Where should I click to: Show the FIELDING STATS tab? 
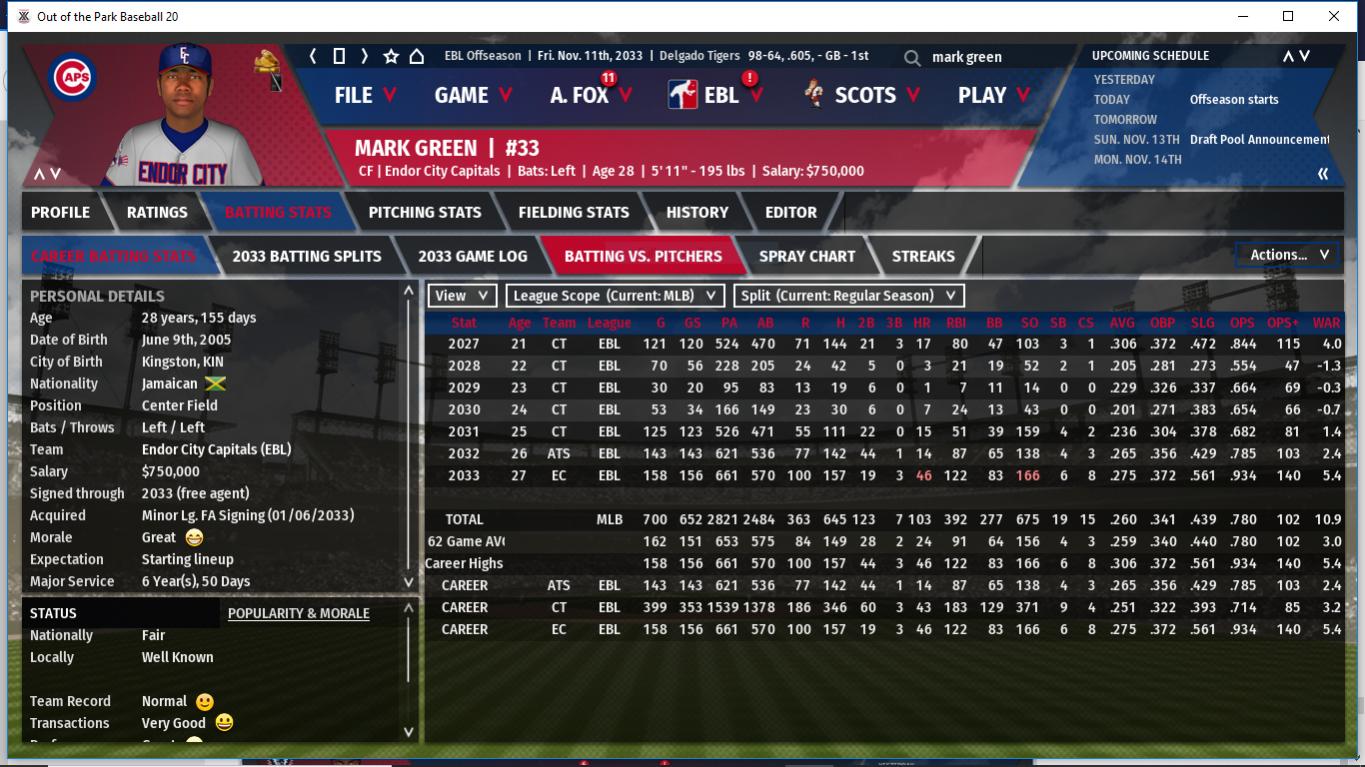(x=574, y=212)
